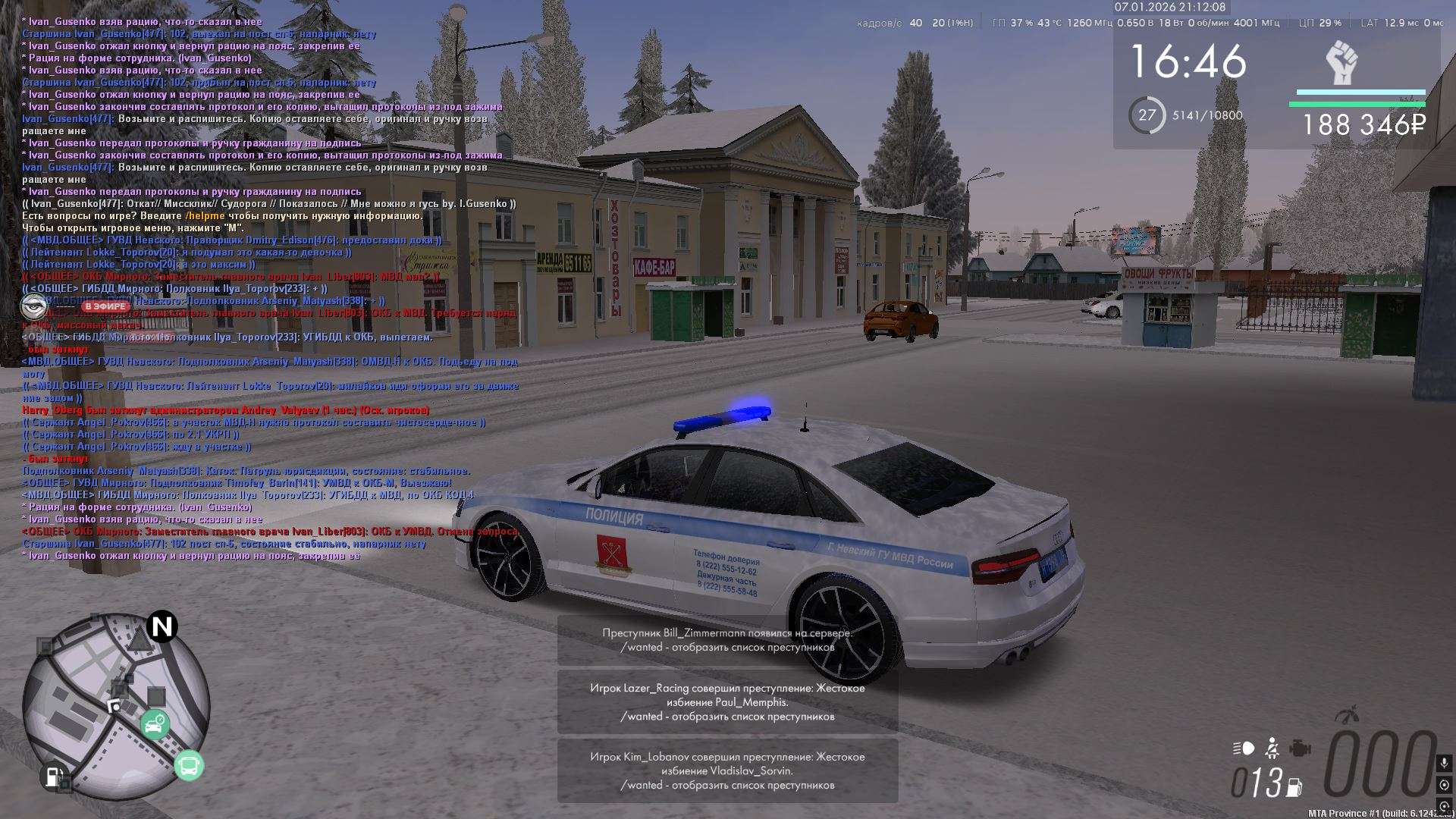Open the streamer avatar with eye icon
Image resolution: width=1456 pixels, height=819 pixels.
click(33, 306)
